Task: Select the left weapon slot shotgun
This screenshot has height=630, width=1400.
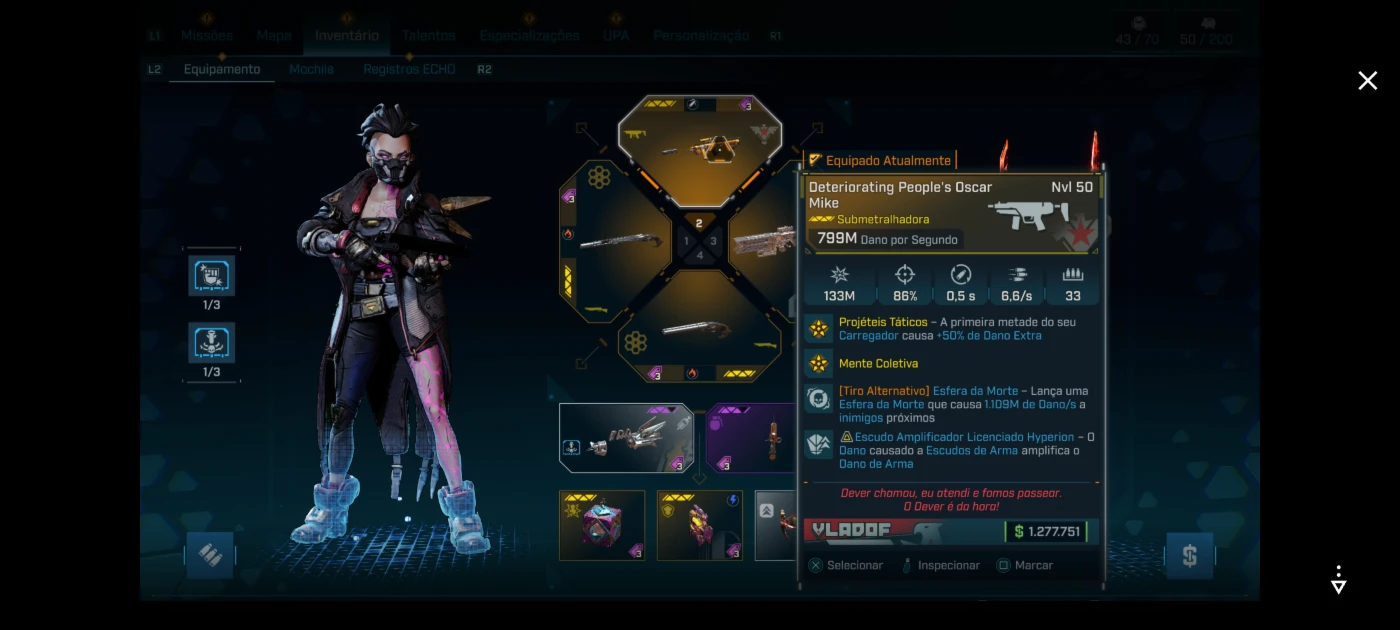Action: click(613, 241)
